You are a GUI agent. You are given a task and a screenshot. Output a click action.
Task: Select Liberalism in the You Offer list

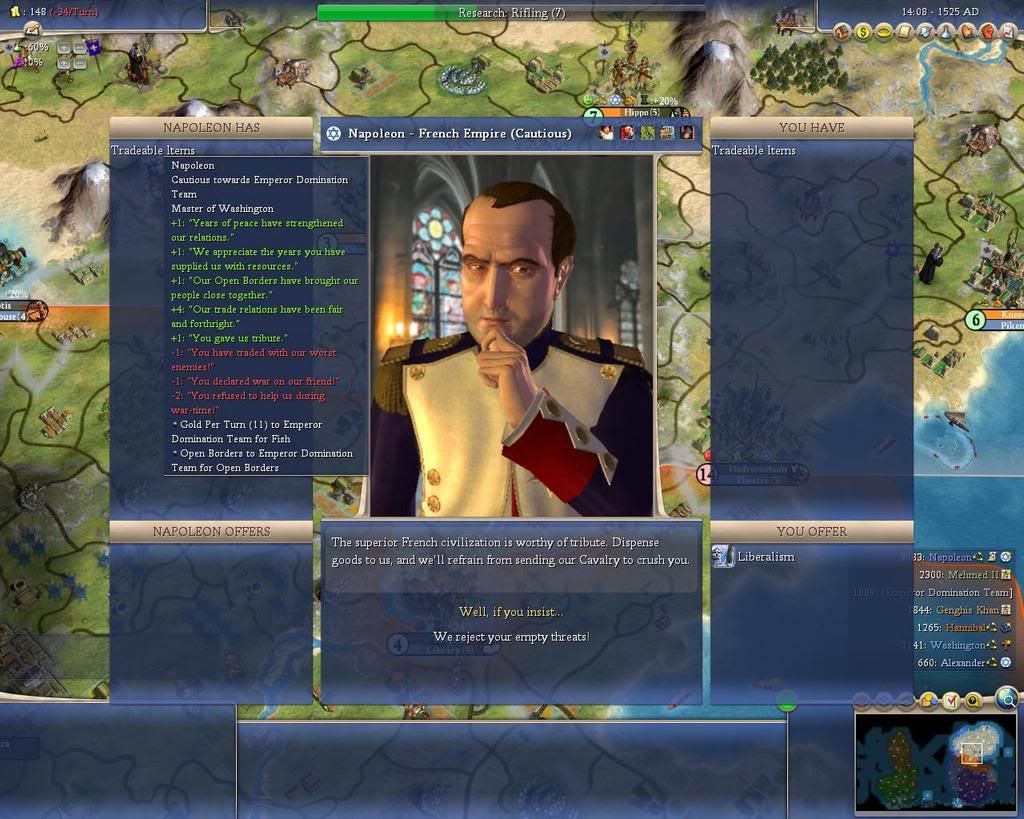click(x=765, y=557)
